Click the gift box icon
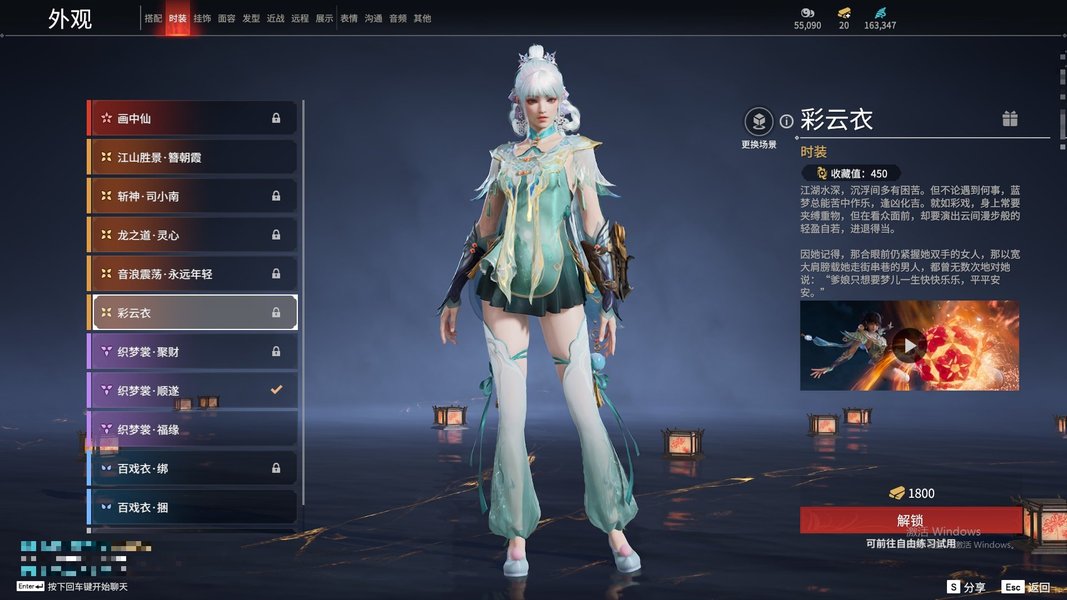This screenshot has width=1067, height=600. (x=1010, y=119)
